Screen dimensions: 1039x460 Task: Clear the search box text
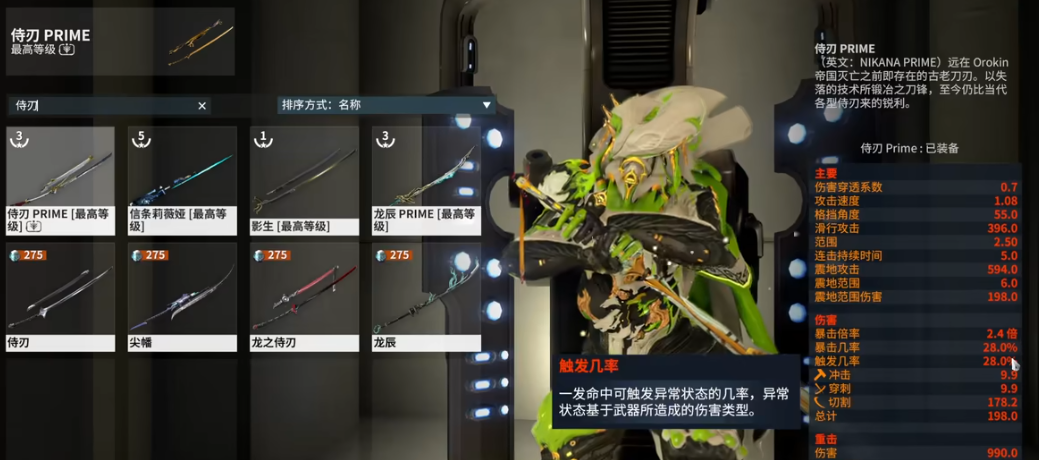coord(202,106)
